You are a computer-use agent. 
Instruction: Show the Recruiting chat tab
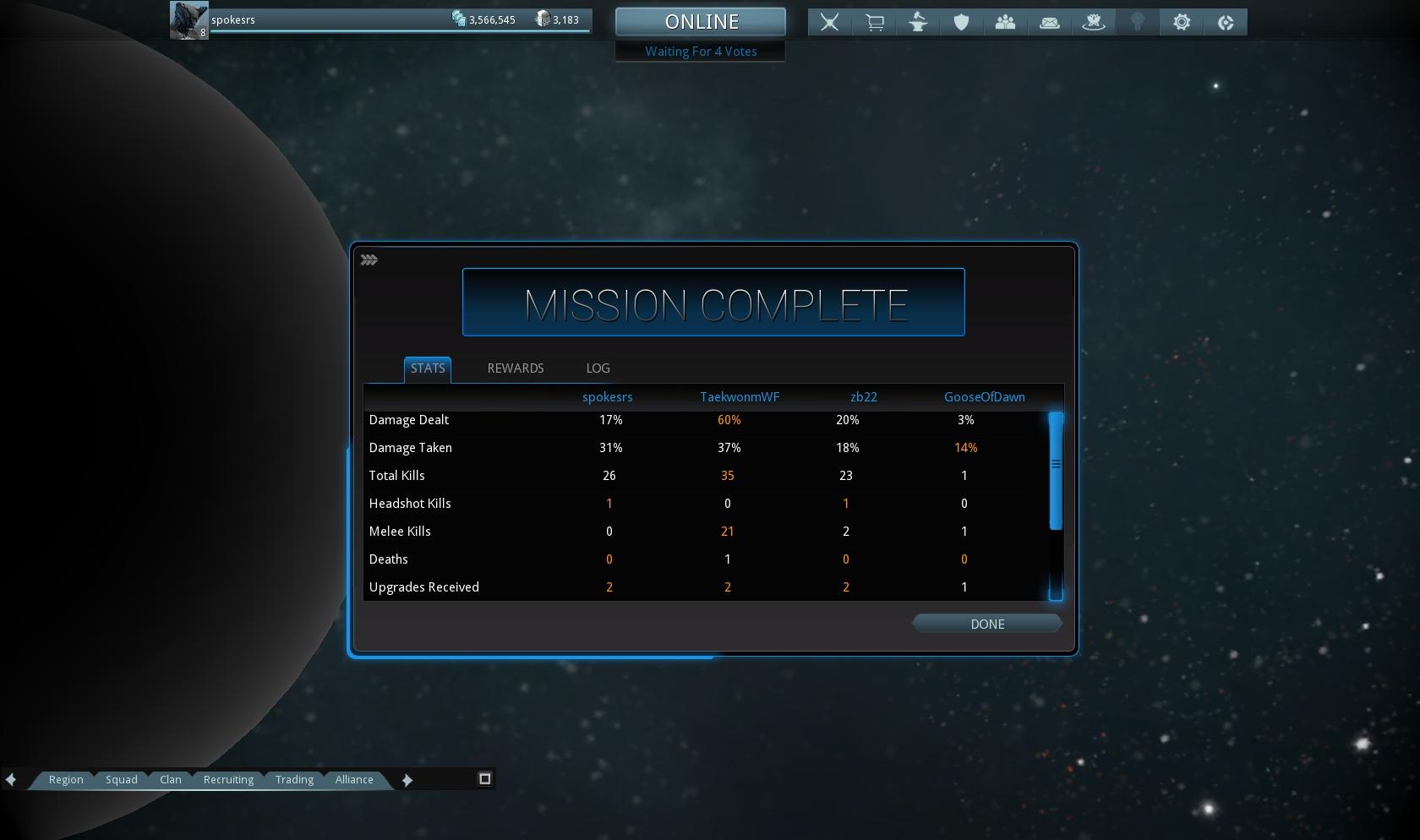tap(228, 779)
